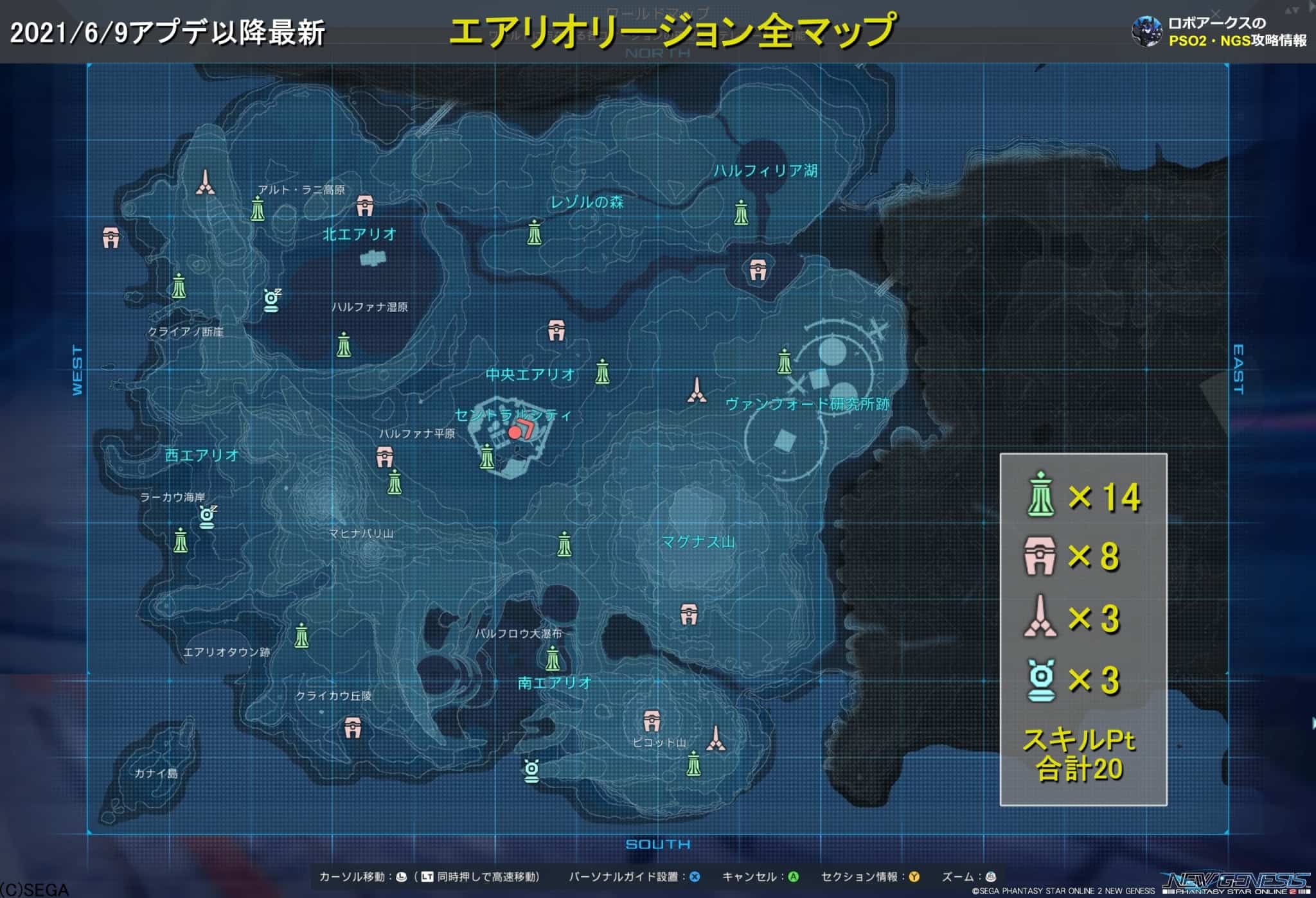This screenshot has height=898, width=1316.
Task: Click the pink cocoon icon in レゾルの森 area
Action: (x=555, y=330)
